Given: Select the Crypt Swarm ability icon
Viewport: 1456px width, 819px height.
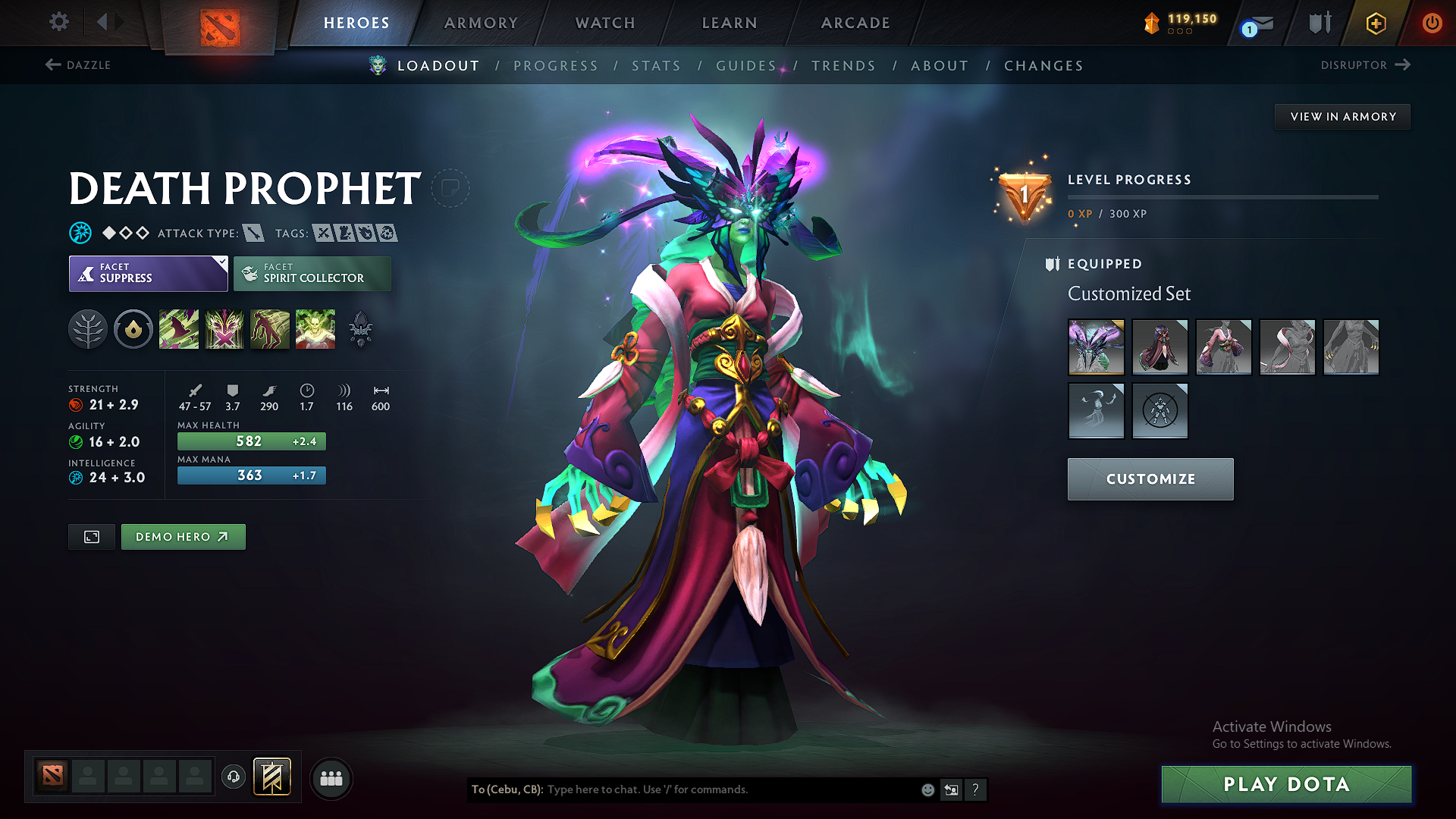Looking at the screenshot, I should tap(179, 328).
